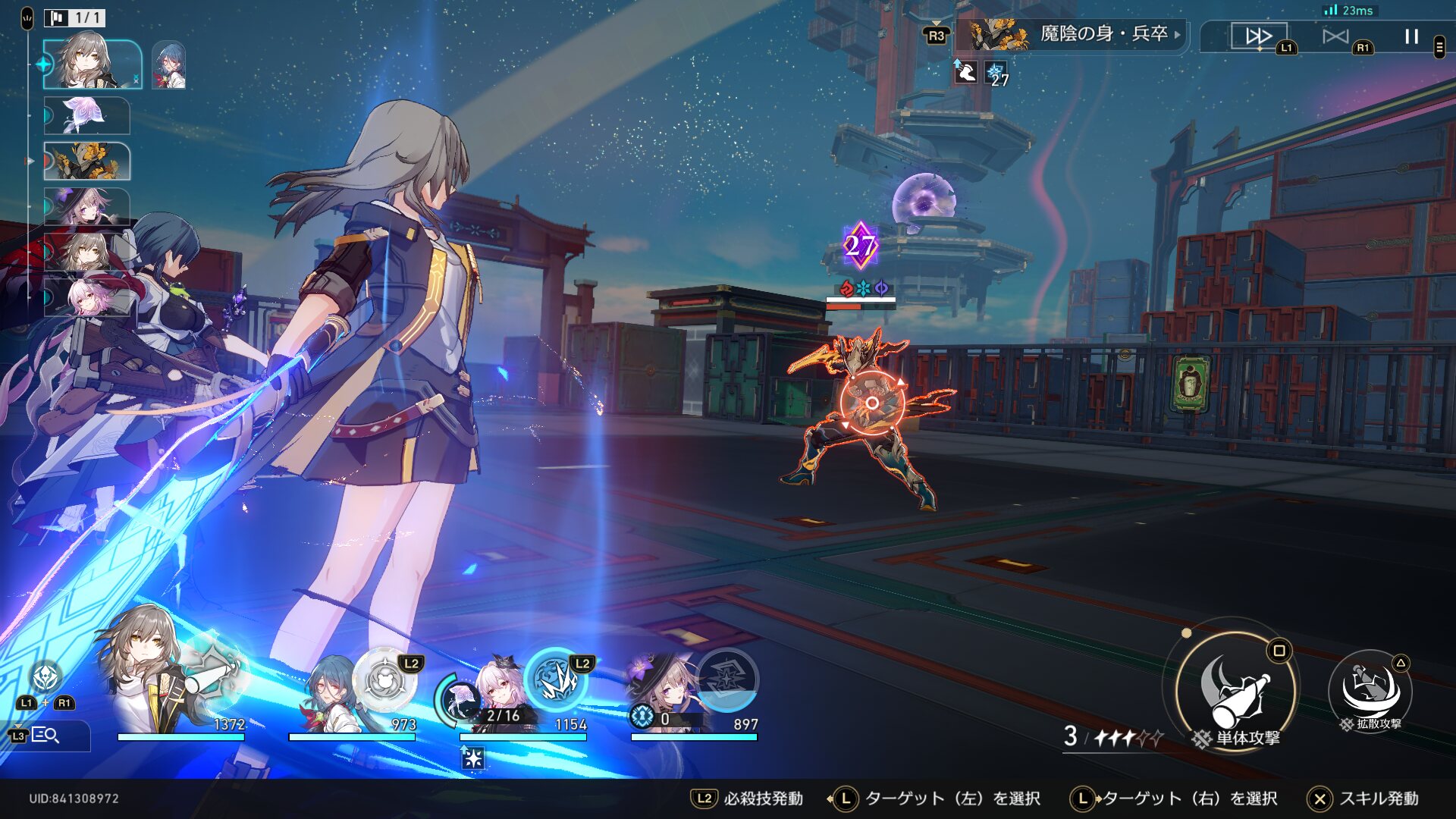Select the enemy soldier in turn order
The width and height of the screenshot is (1456, 819).
[86, 161]
